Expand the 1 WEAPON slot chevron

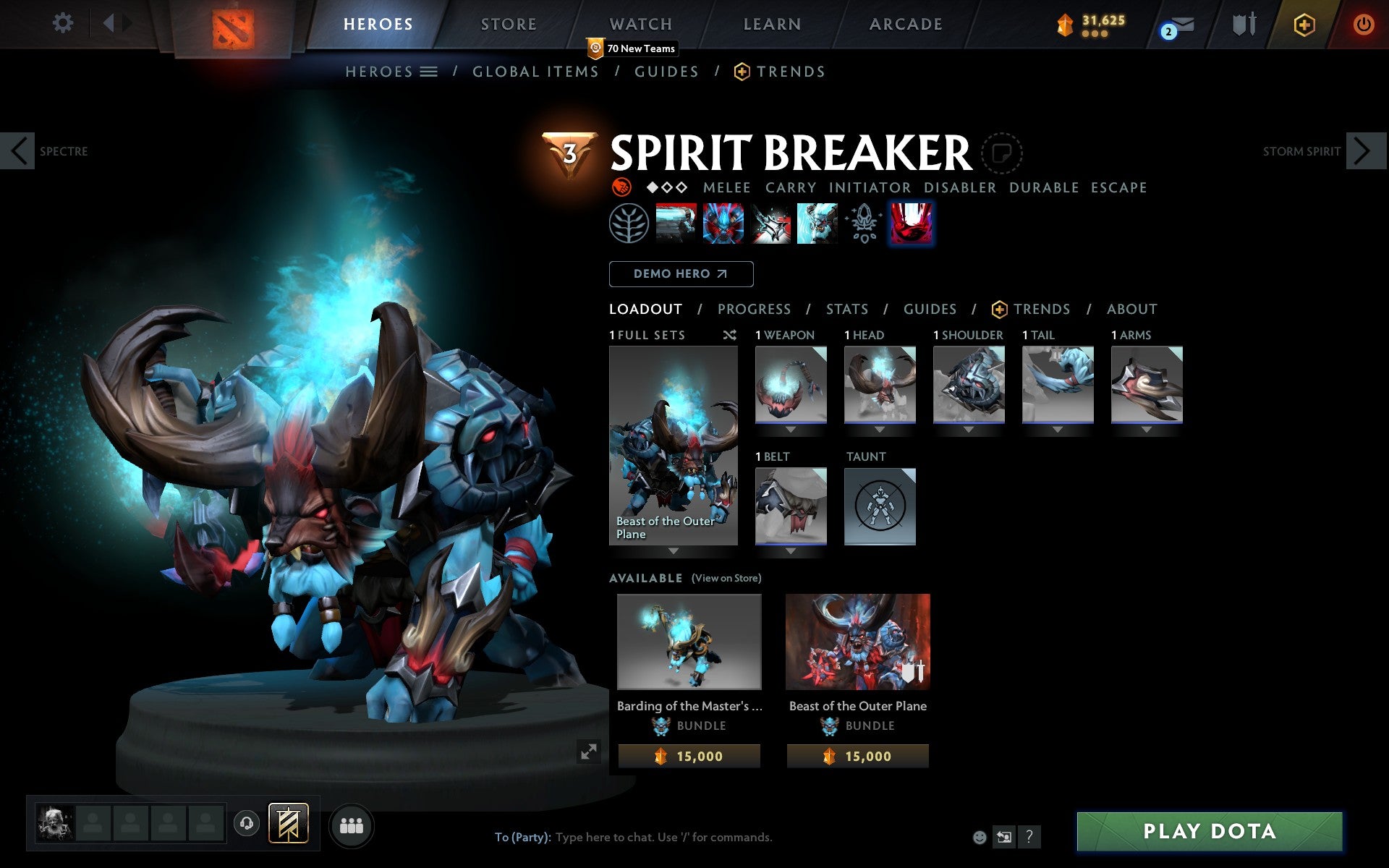(x=790, y=428)
